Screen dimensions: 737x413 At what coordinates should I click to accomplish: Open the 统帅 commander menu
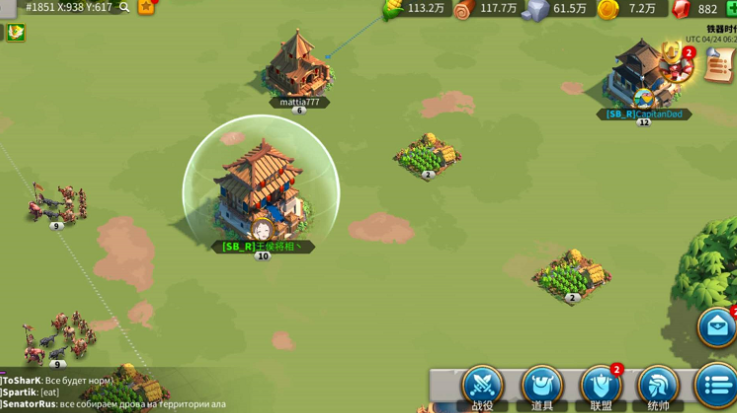pyautogui.click(x=659, y=386)
